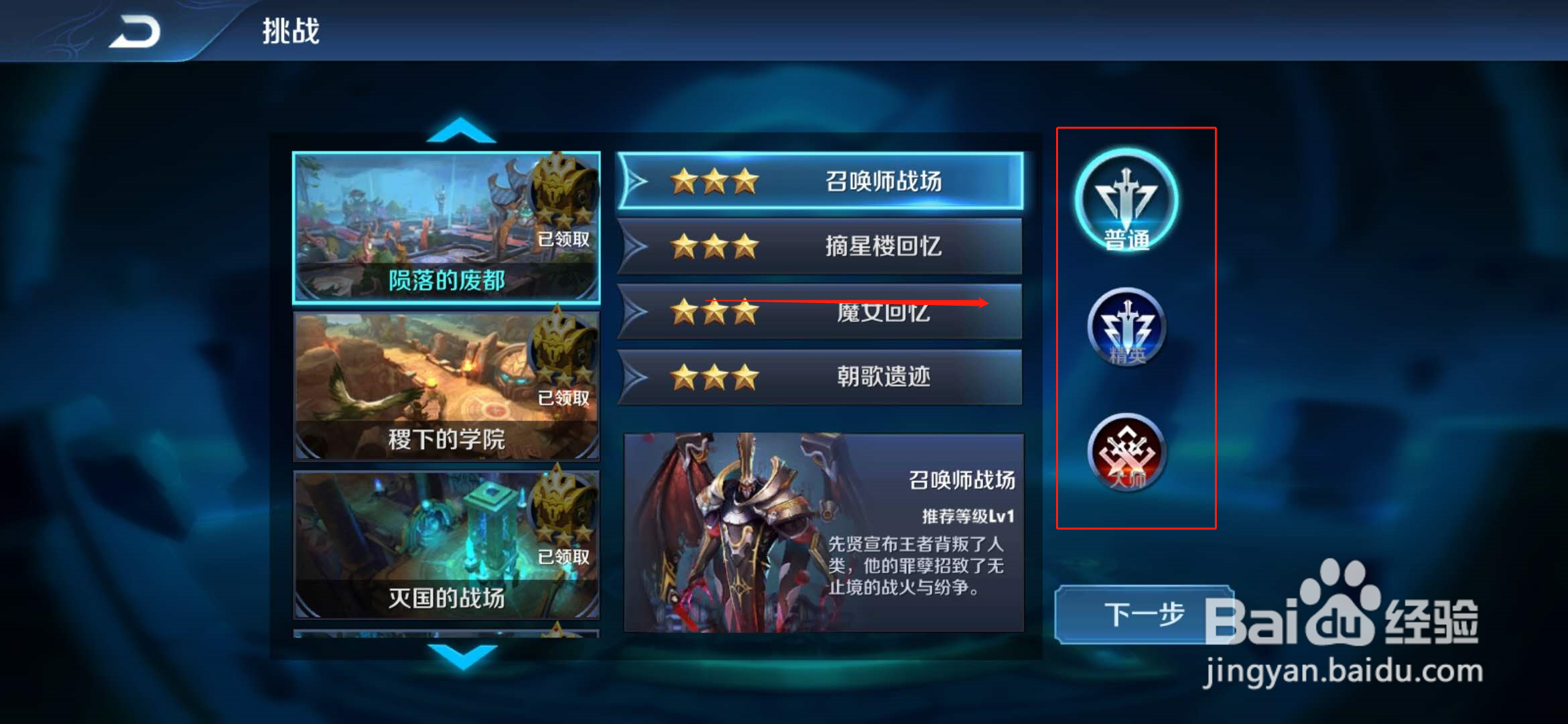Viewport: 1568px width, 724px height.
Task: Click the three-star rating of 召唤师战场
Action: click(712, 180)
